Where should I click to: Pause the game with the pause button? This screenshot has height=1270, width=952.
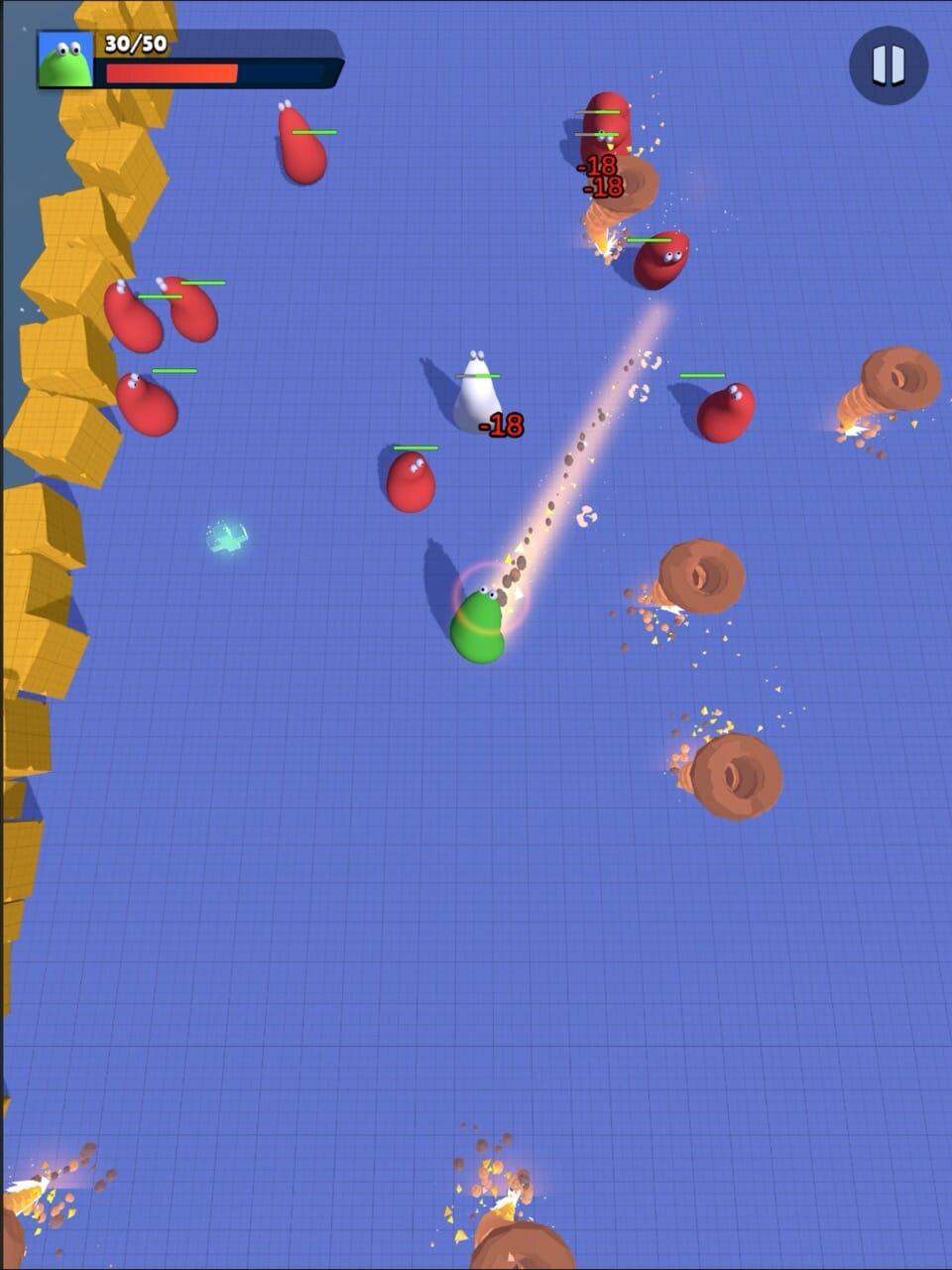tap(888, 65)
